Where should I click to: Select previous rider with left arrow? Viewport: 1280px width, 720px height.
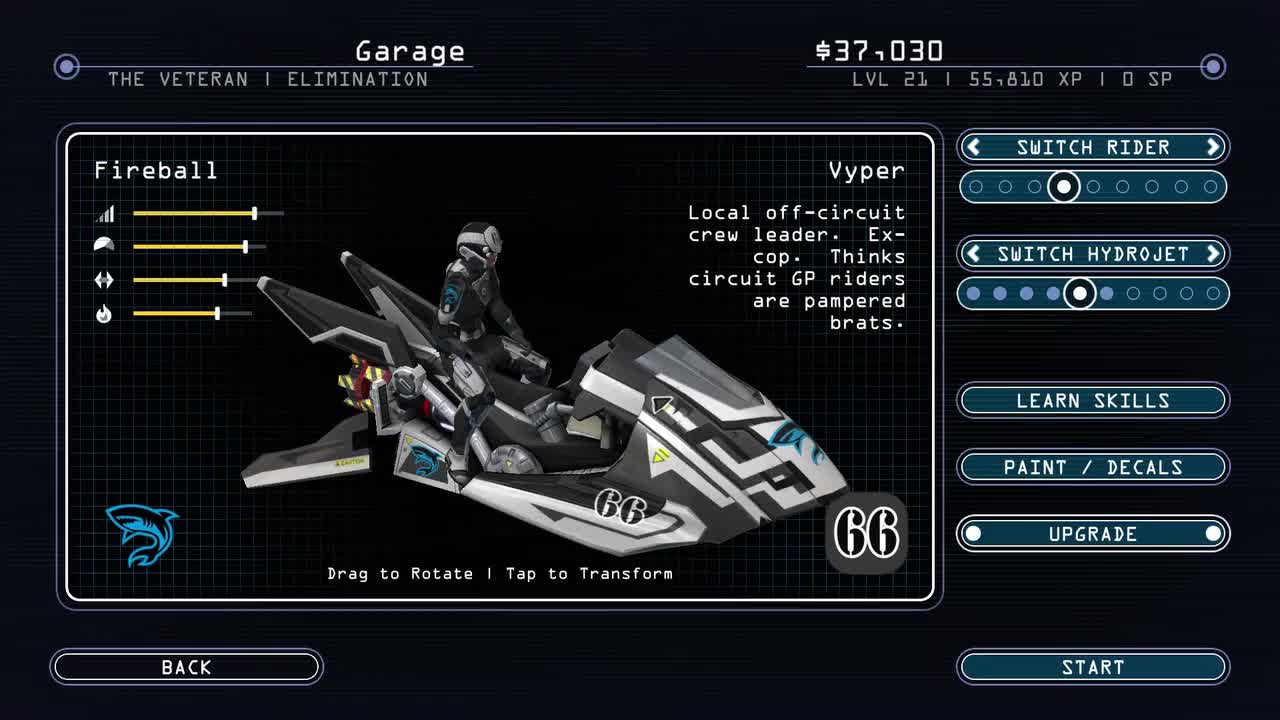pos(973,148)
